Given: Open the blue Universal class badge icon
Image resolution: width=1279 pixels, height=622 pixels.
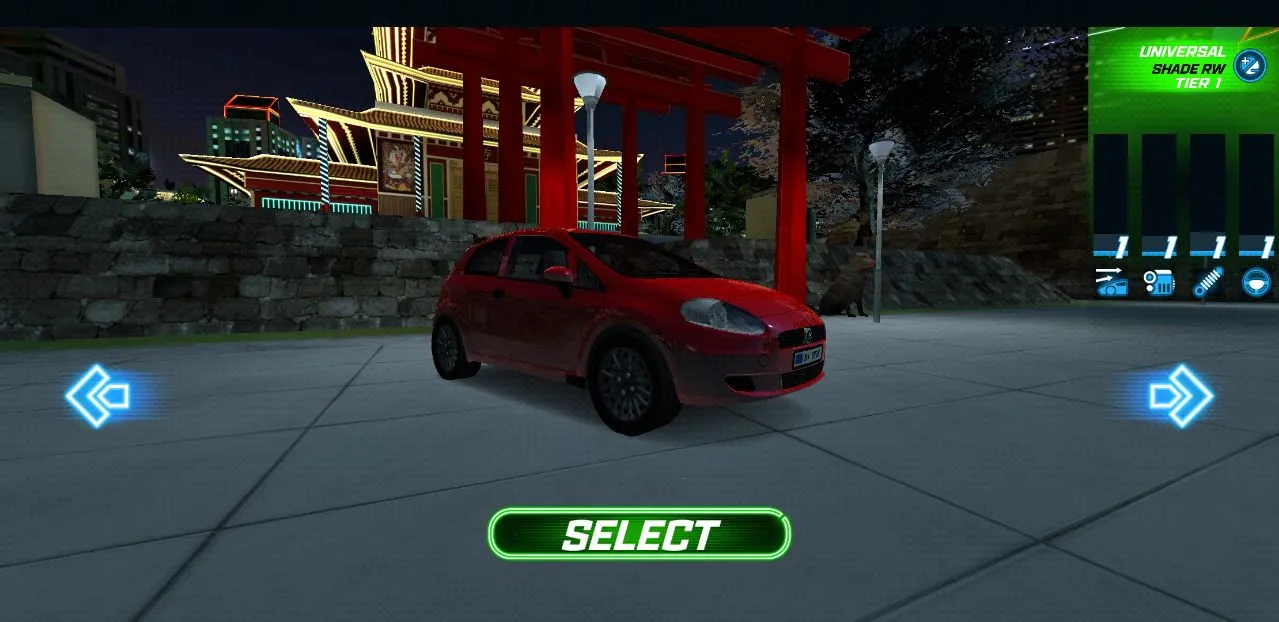Looking at the screenshot, I should click(1249, 65).
